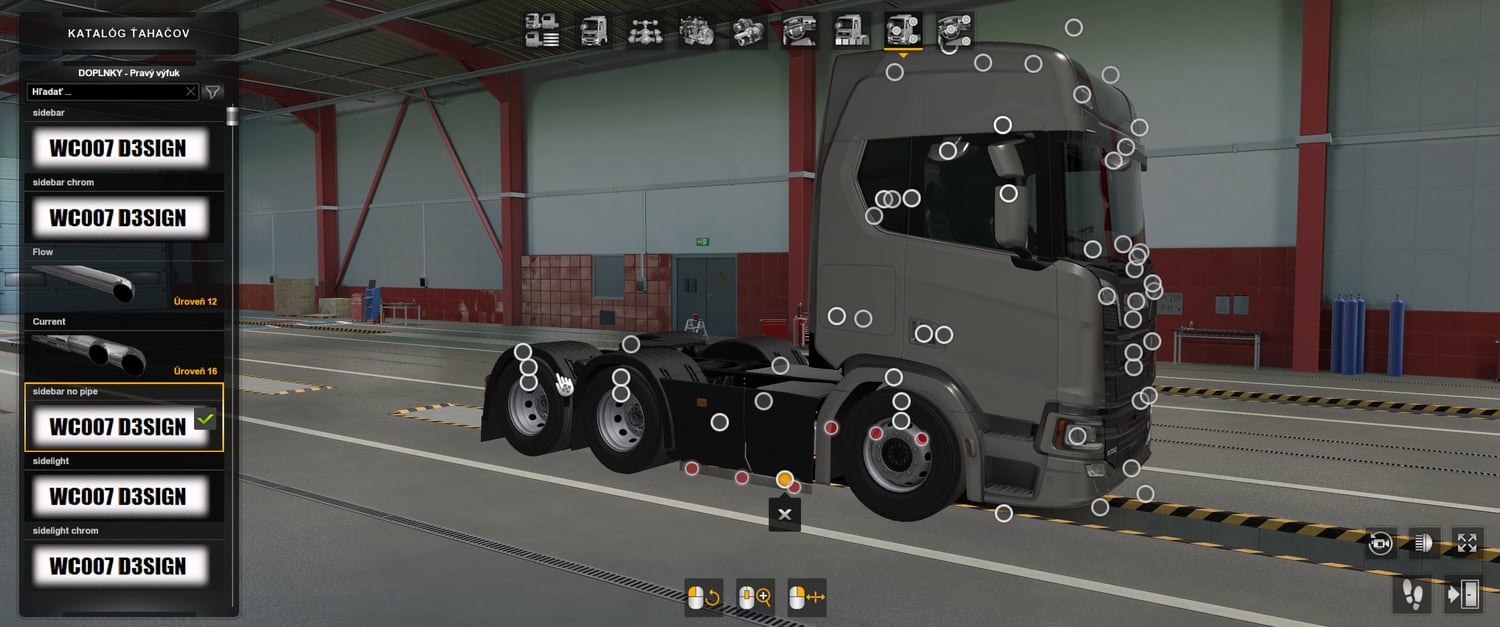Choose the 'sidebar chrom' accessory
The image size is (1500, 627).
coord(118,218)
